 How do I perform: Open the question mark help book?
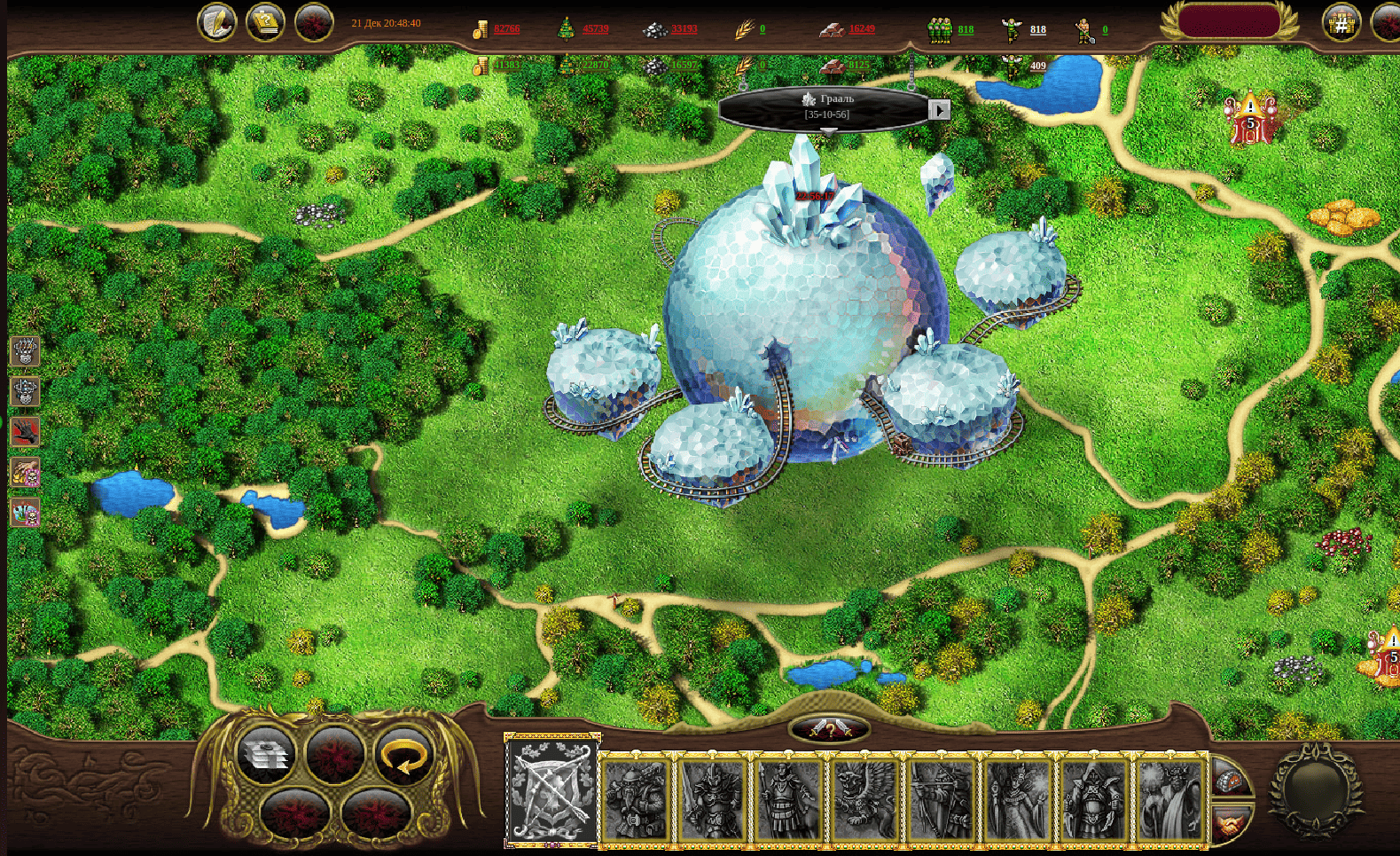click(264, 23)
